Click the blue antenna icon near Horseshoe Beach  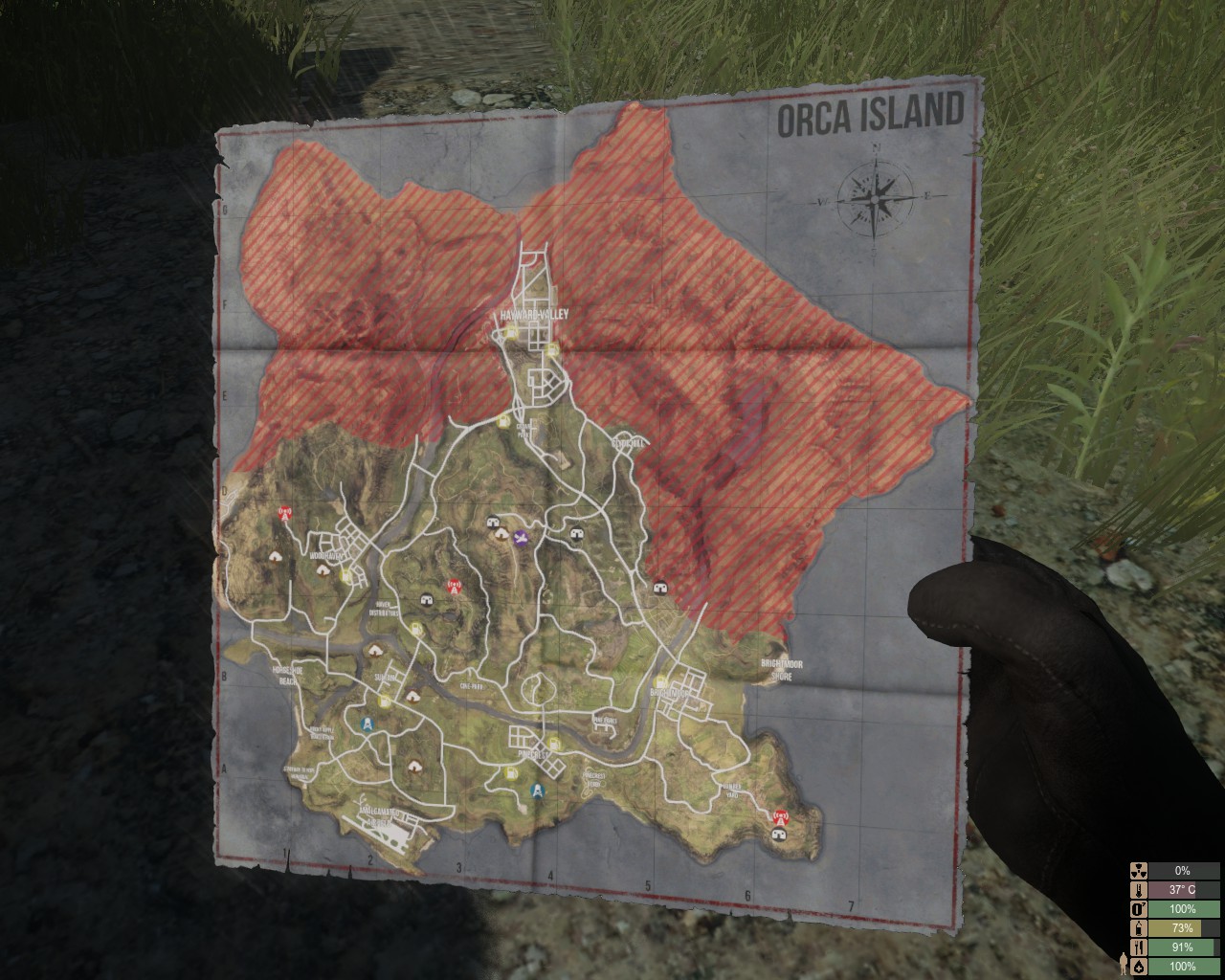click(x=367, y=724)
